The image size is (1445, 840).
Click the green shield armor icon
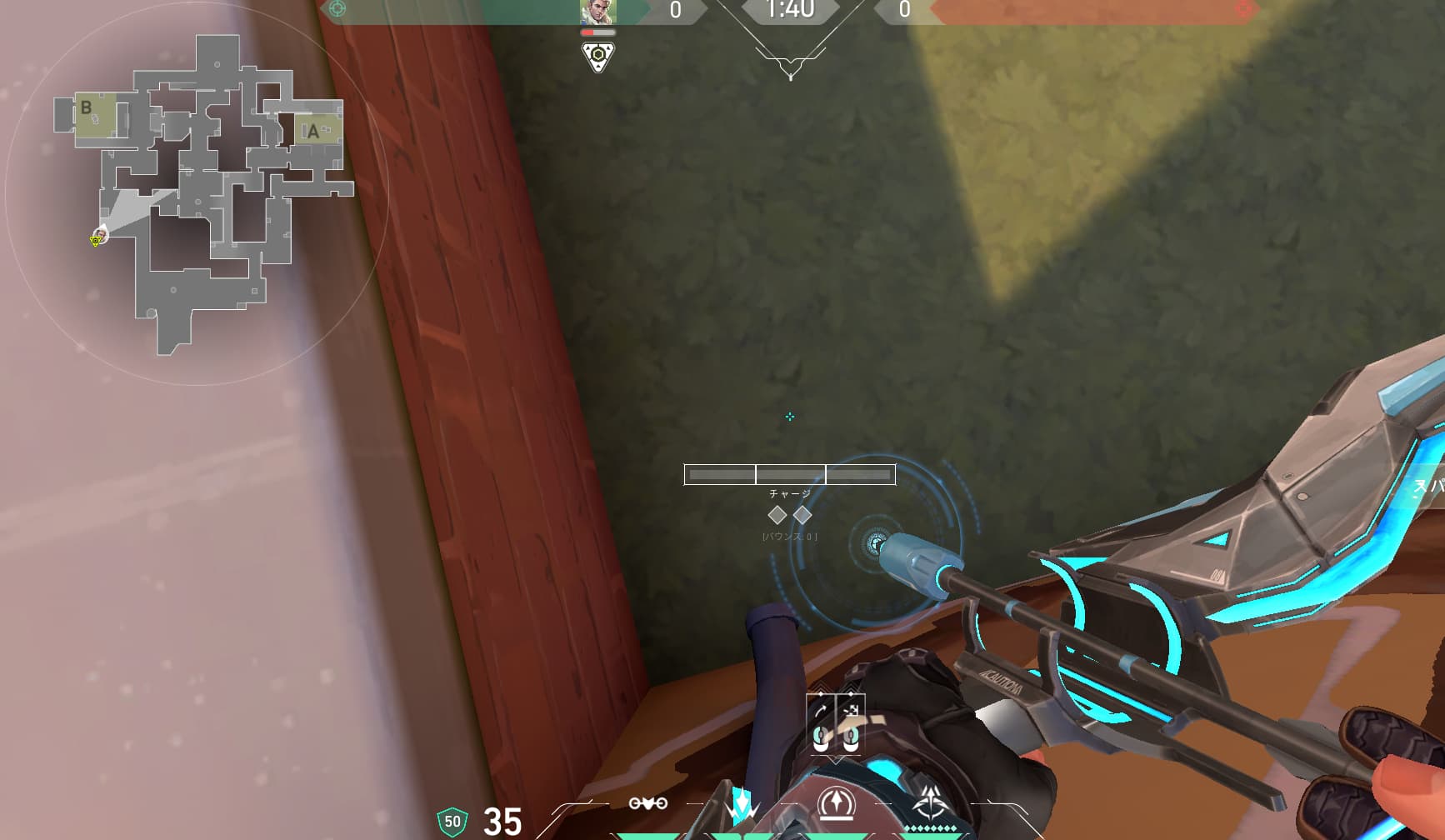[452, 822]
